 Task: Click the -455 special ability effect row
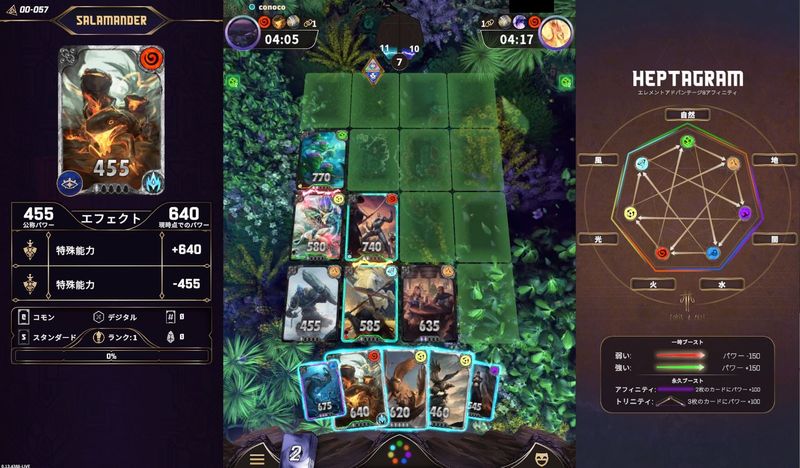110,284
